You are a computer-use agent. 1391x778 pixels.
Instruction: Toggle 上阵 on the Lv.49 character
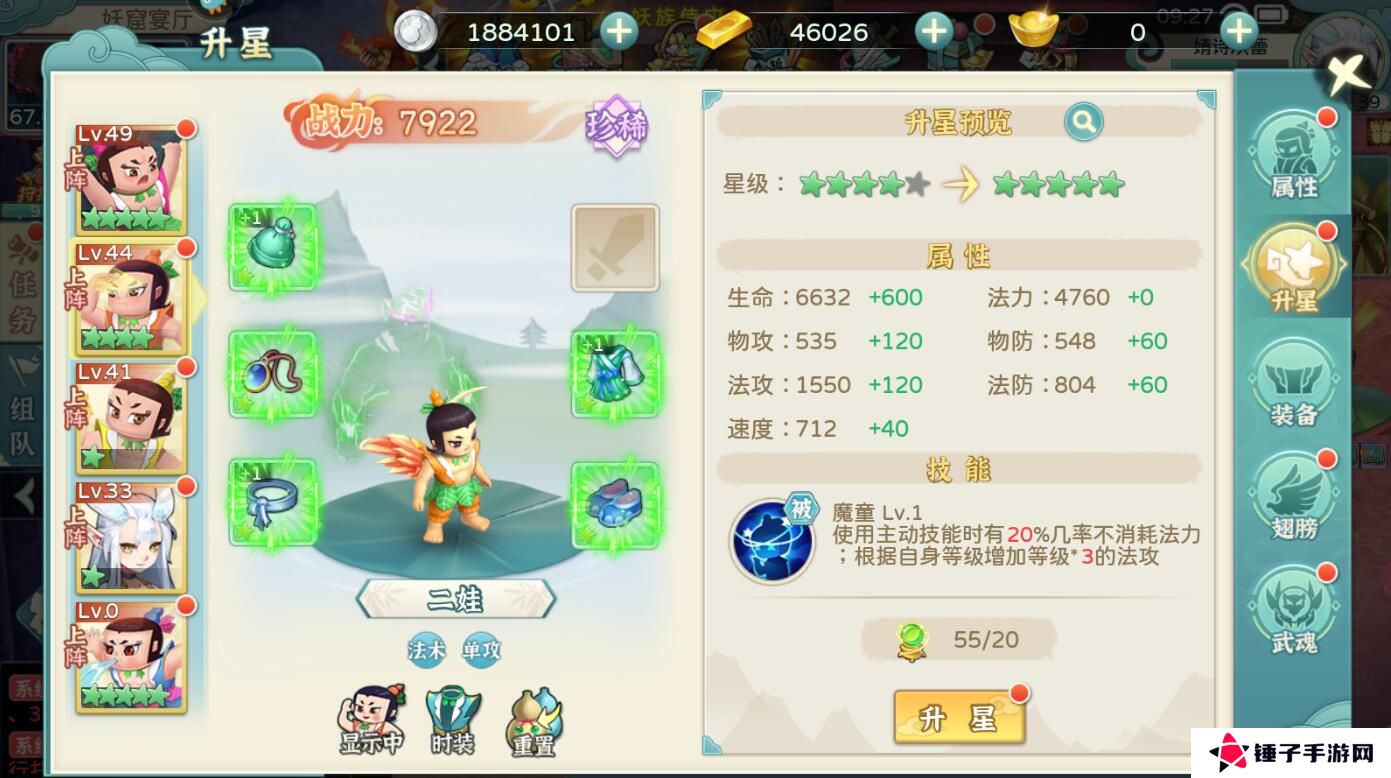tap(78, 170)
